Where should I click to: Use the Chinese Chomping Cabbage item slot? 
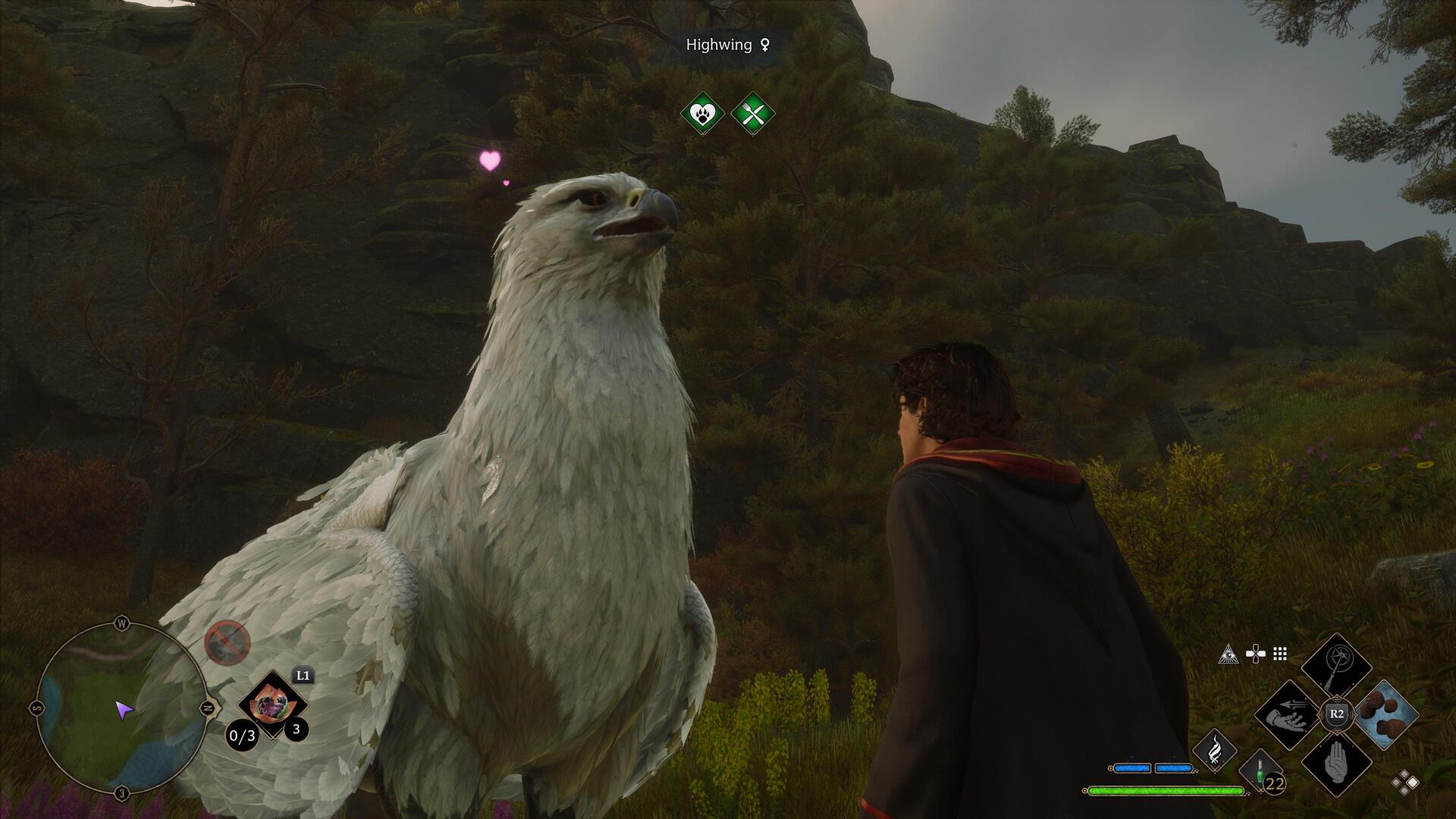(x=271, y=704)
